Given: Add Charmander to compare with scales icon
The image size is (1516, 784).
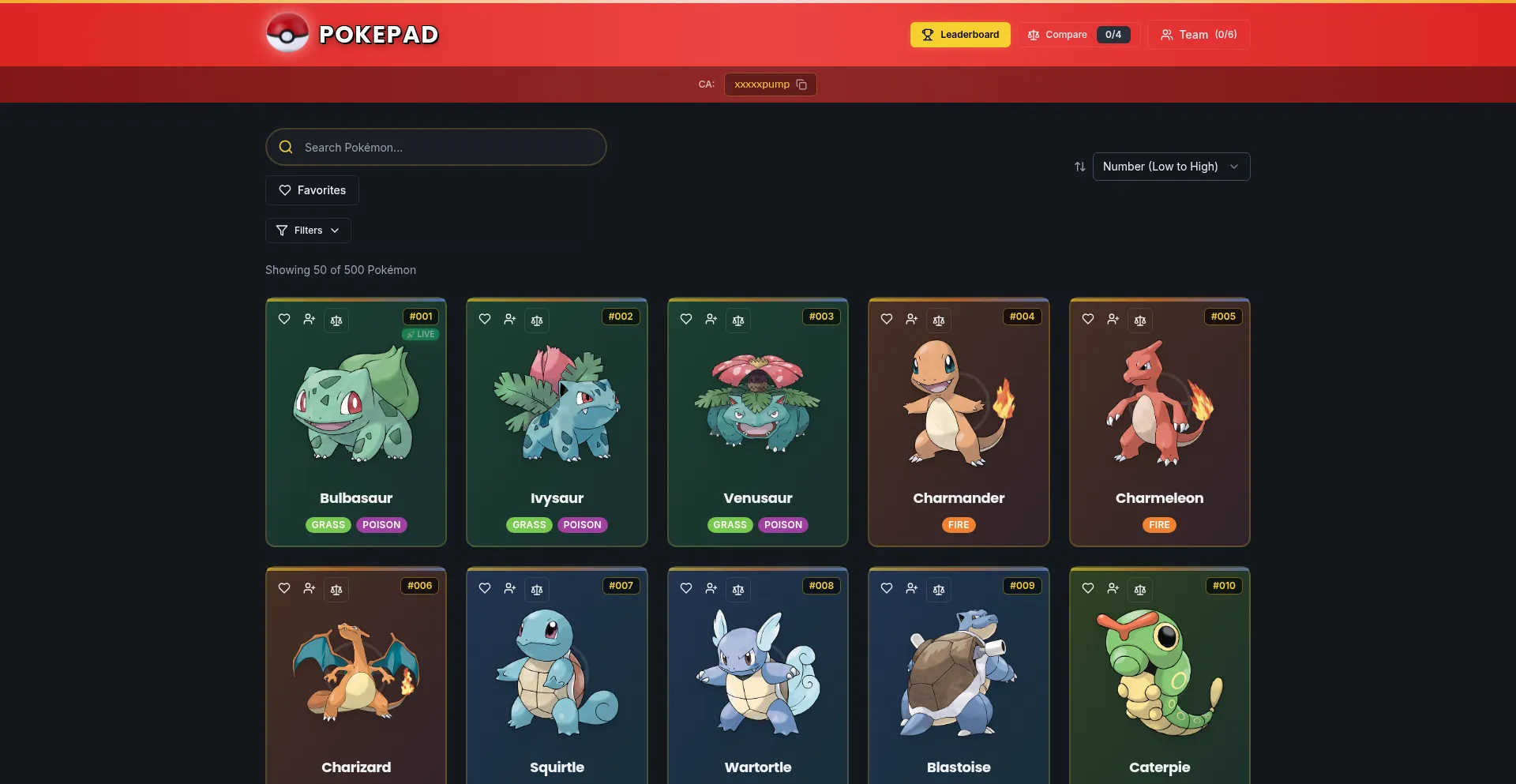Looking at the screenshot, I should click(x=939, y=321).
